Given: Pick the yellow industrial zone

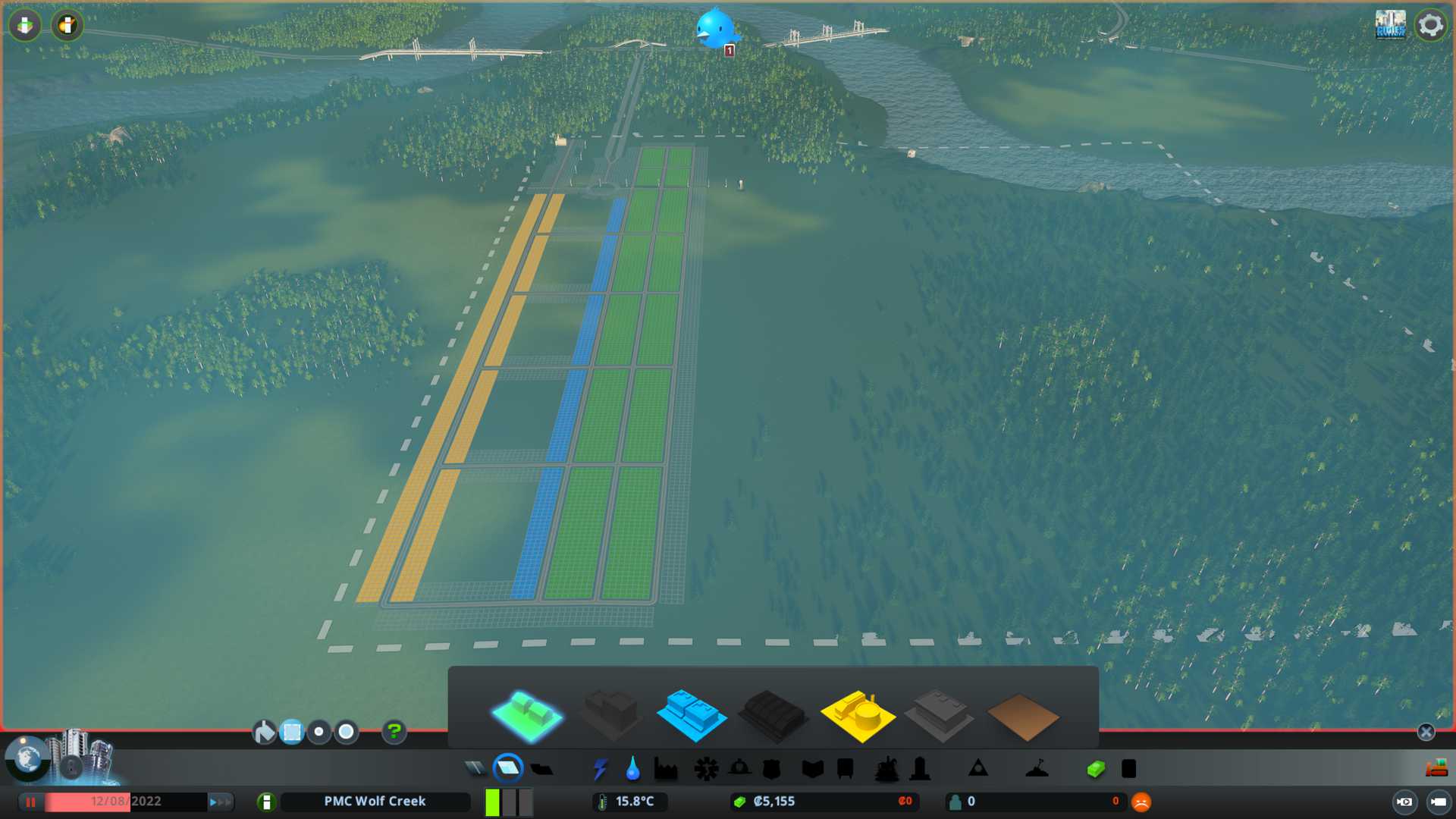Looking at the screenshot, I should (857, 715).
